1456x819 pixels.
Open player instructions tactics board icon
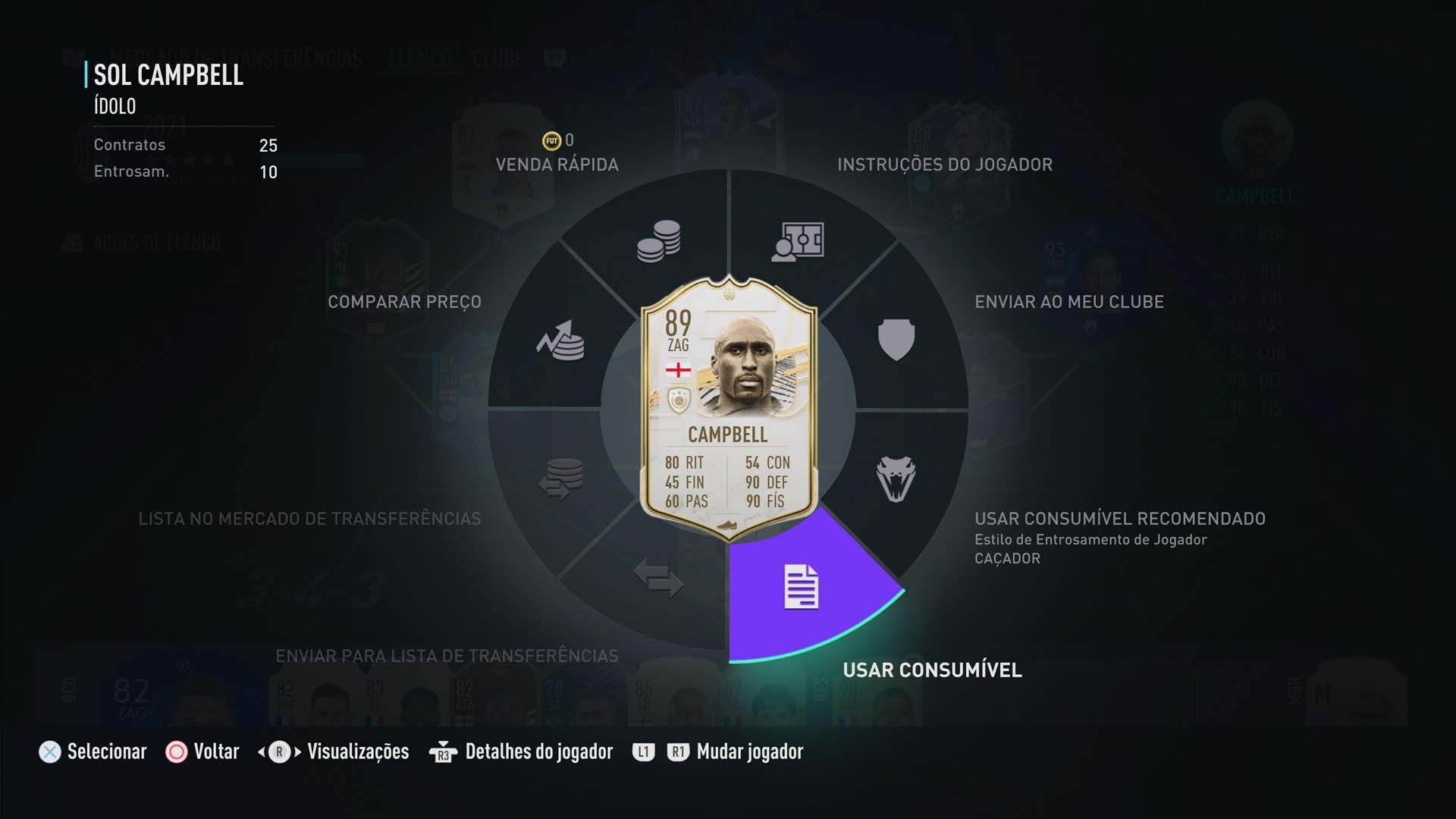tap(798, 243)
